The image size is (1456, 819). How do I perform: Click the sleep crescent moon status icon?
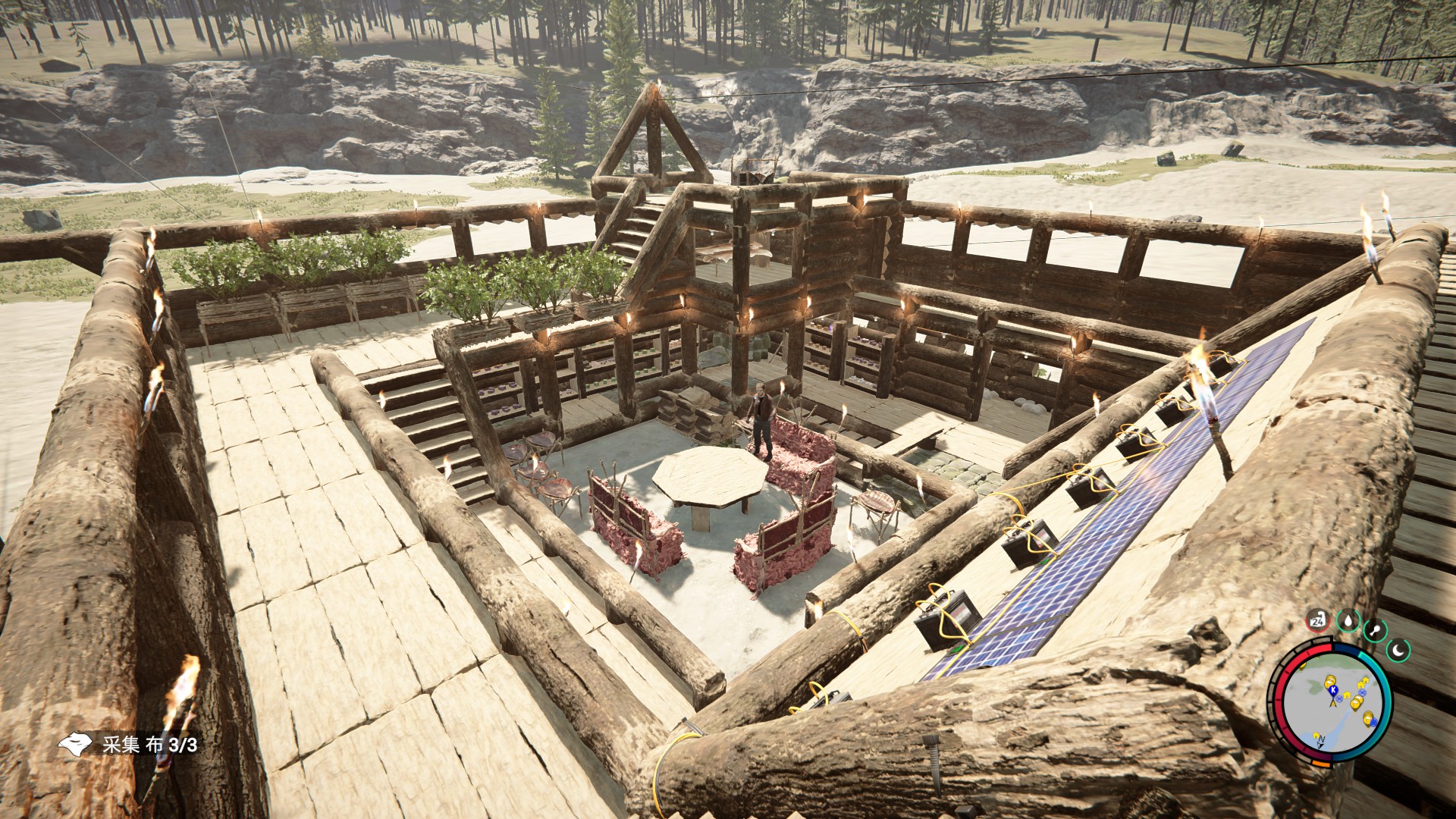[1398, 649]
